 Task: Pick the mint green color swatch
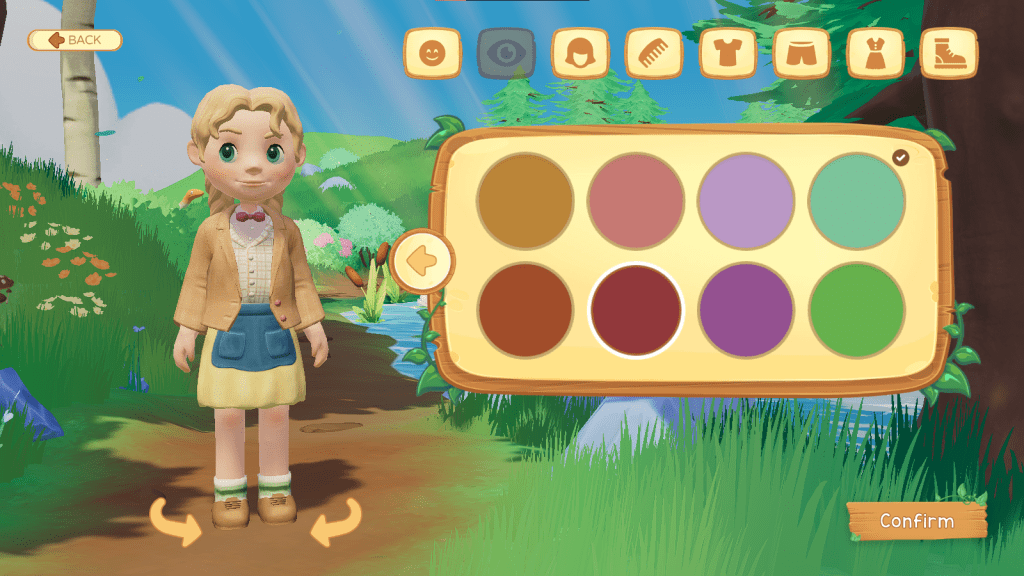pos(857,201)
